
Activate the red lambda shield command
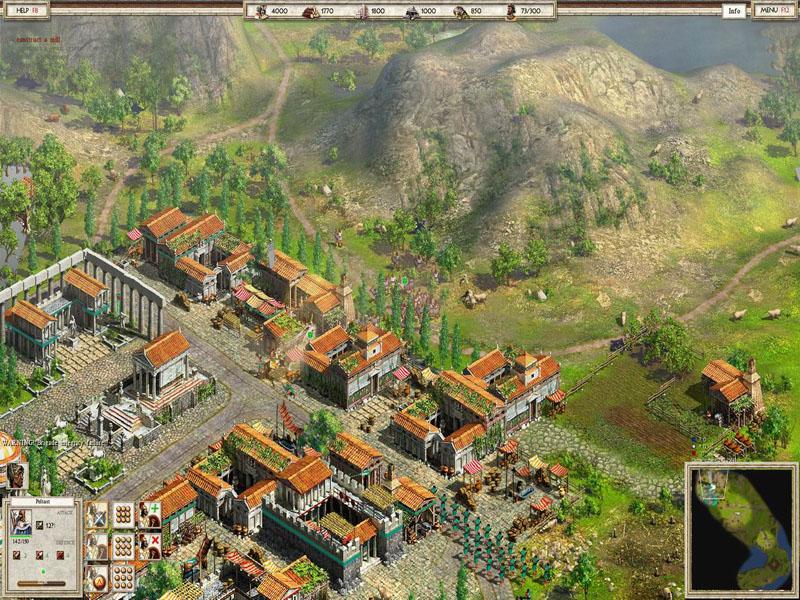click(x=97, y=578)
